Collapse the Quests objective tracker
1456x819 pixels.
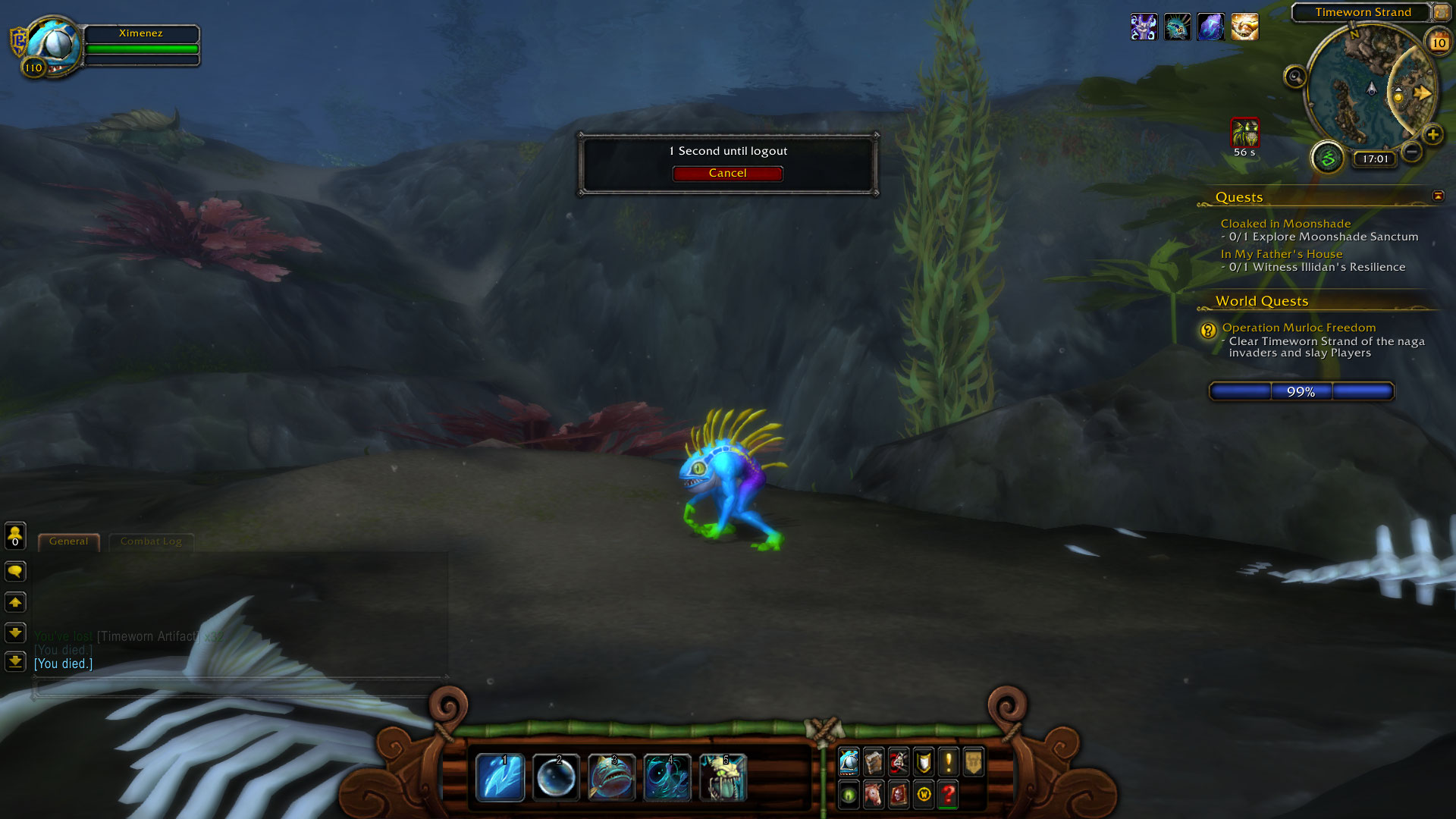1438,196
